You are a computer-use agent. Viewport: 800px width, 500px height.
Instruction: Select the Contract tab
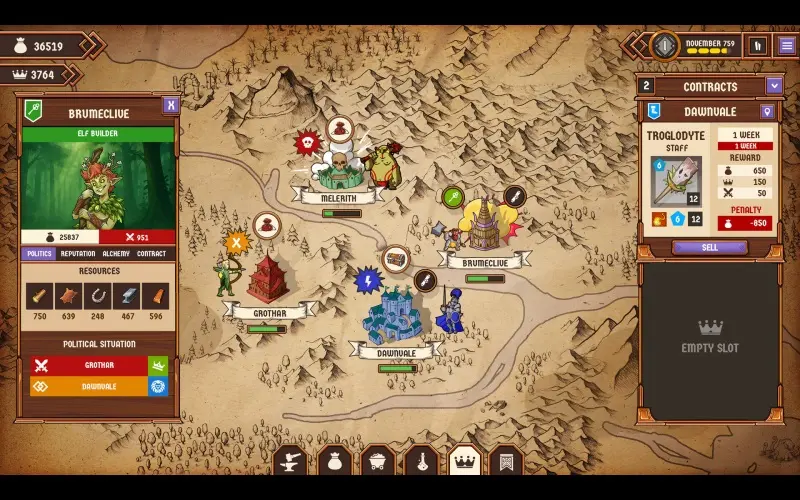[152, 254]
